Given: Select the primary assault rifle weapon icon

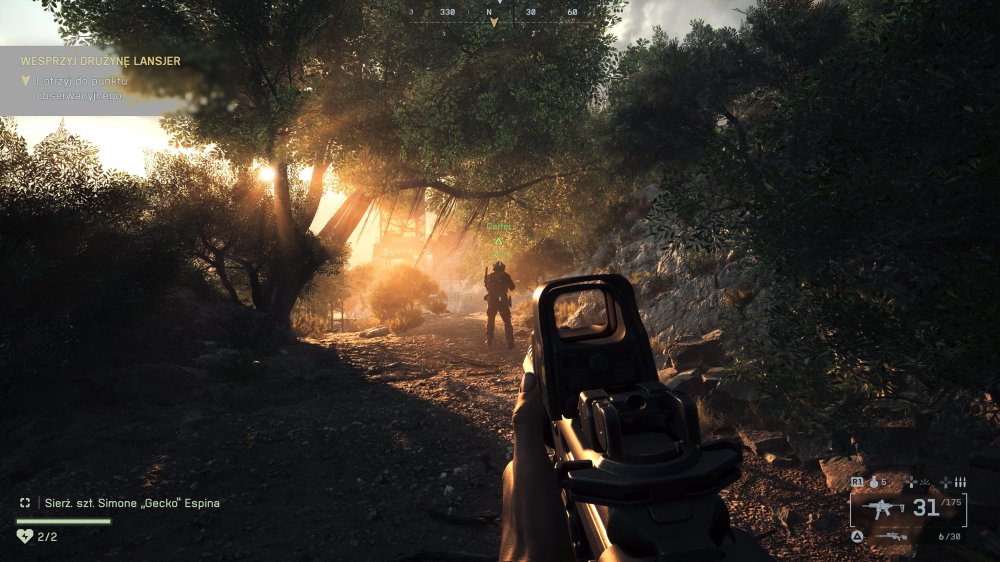Looking at the screenshot, I should 884,508.
